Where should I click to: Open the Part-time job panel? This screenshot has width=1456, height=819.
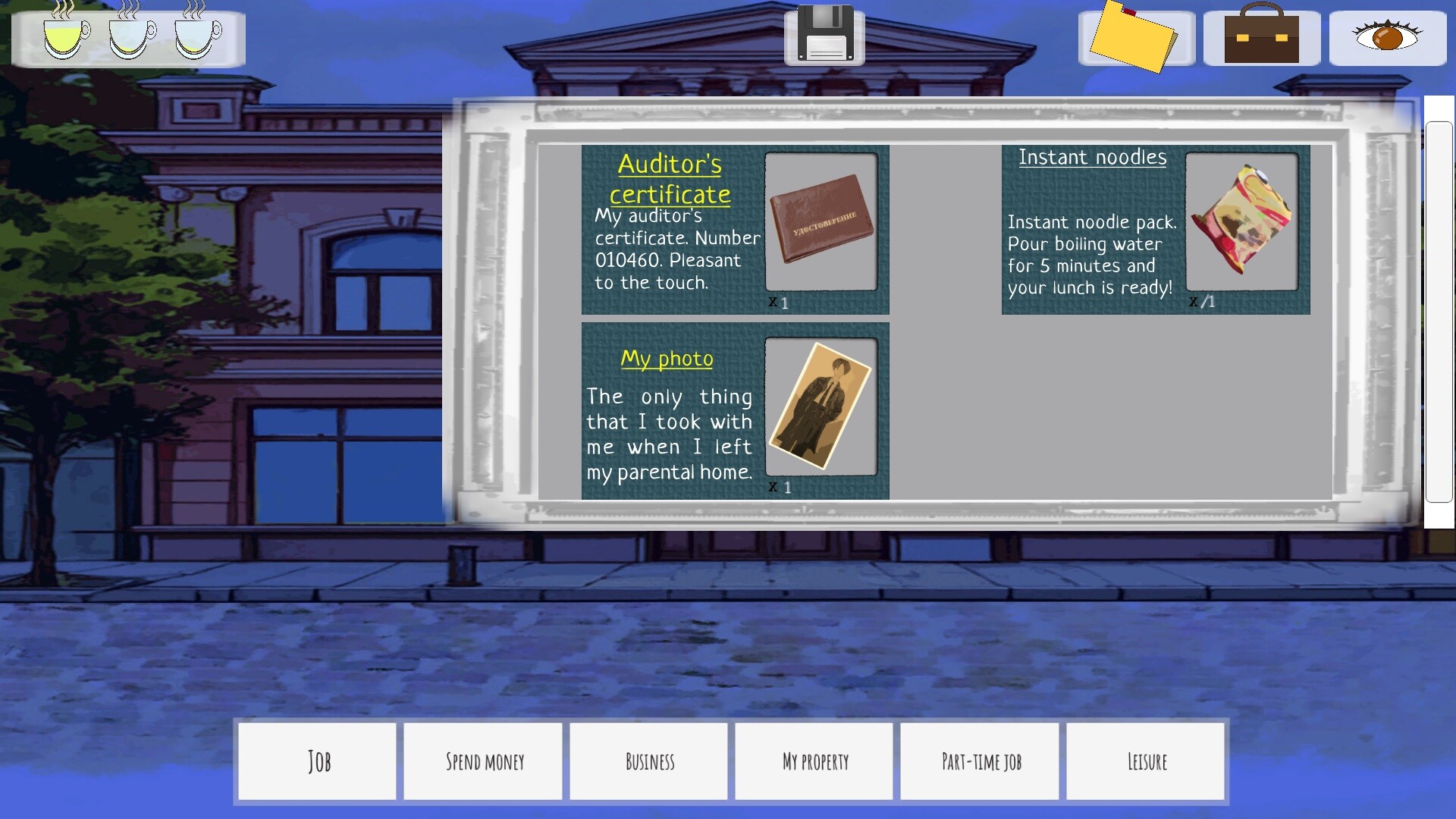(980, 761)
